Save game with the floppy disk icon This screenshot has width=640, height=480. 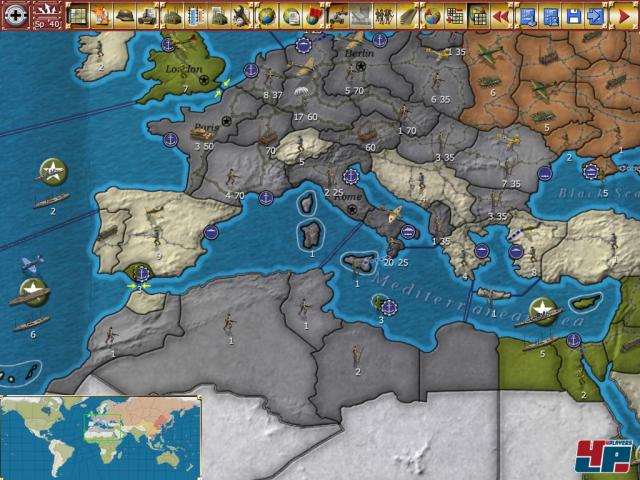coord(573,16)
